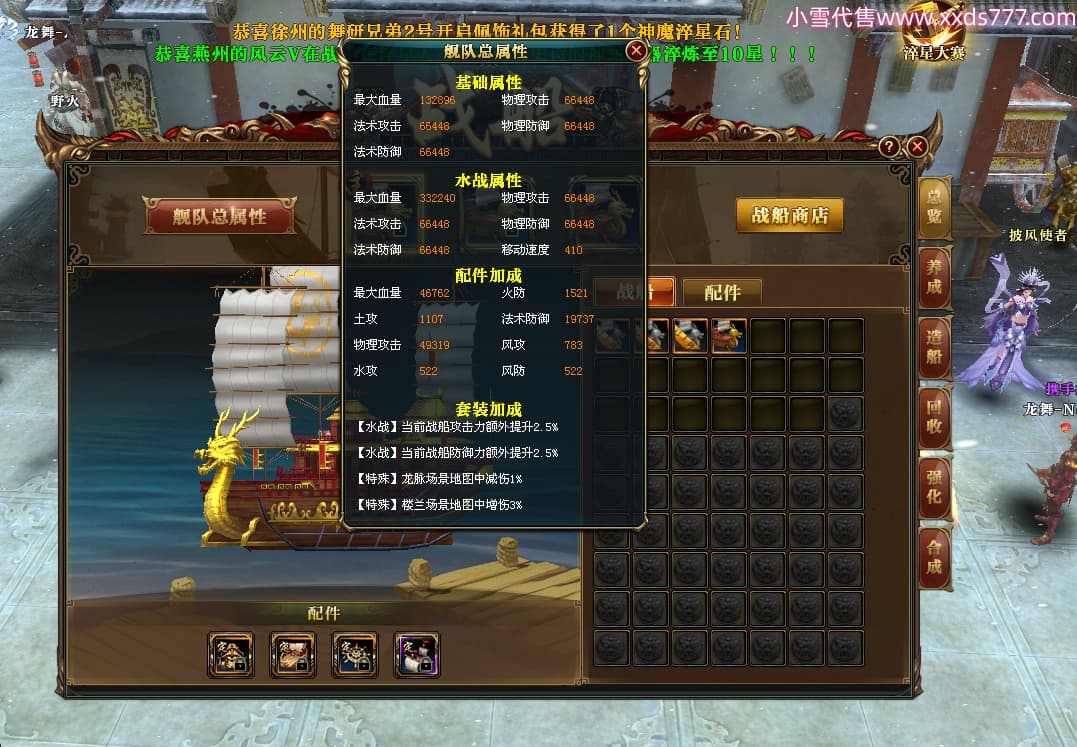The width and height of the screenshot is (1077, 747).
Task: Pick the locked purple sail accessory slot
Action: coord(416,655)
